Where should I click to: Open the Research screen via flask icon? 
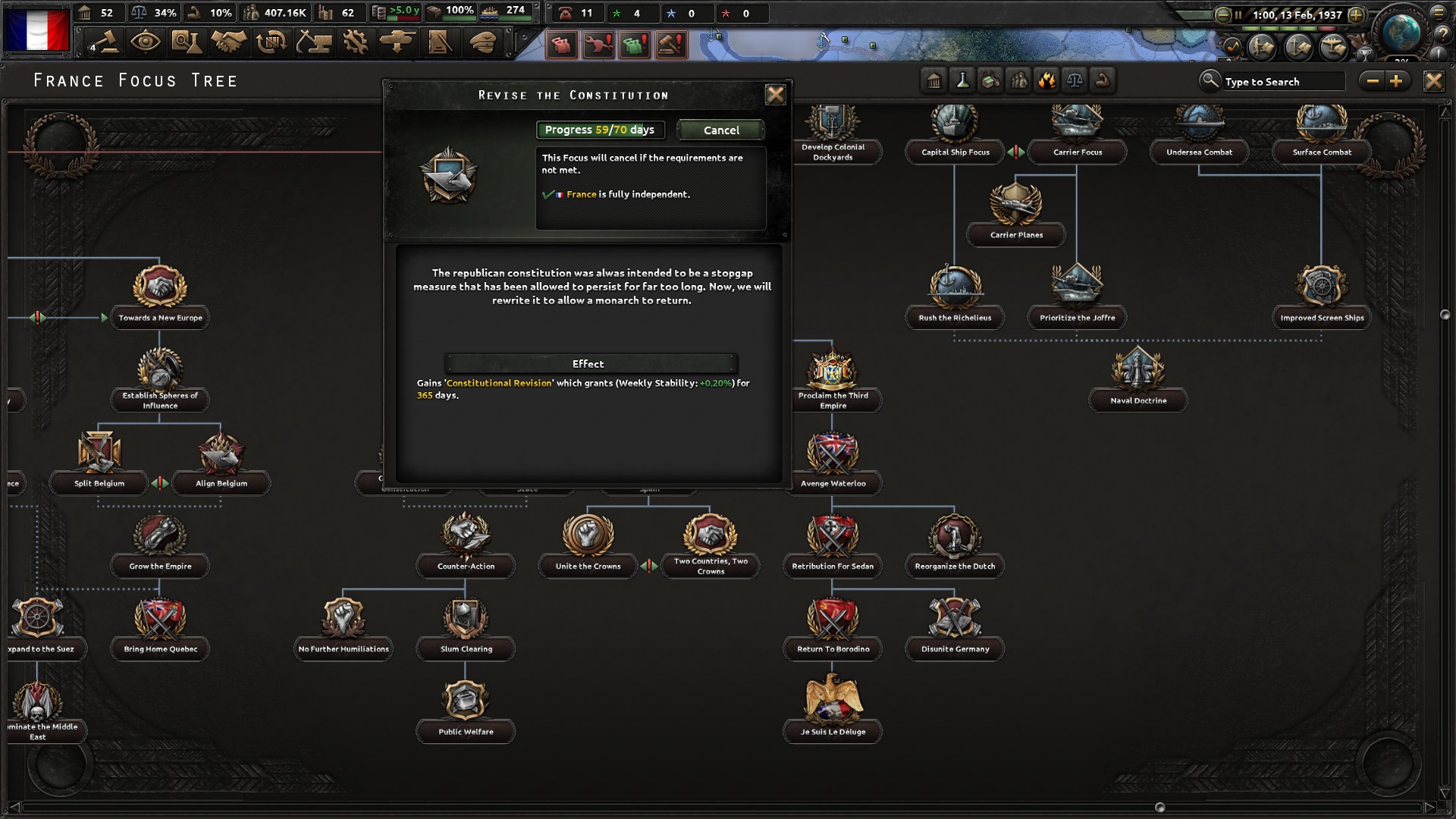[187, 42]
